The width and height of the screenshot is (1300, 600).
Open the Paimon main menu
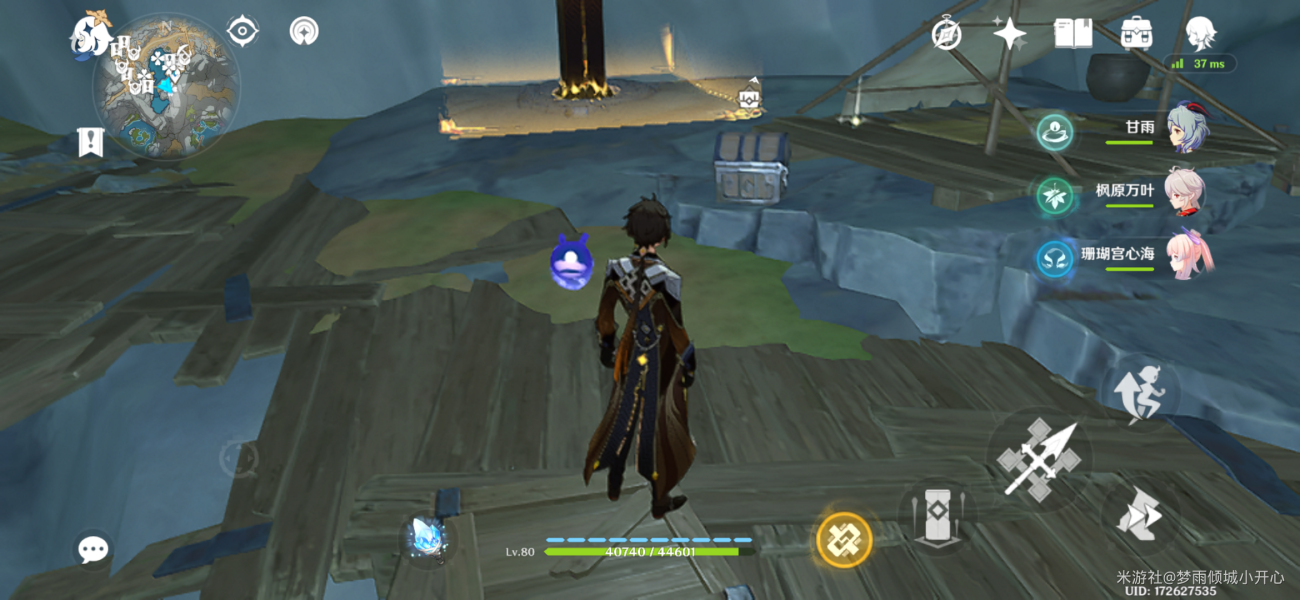(89, 35)
